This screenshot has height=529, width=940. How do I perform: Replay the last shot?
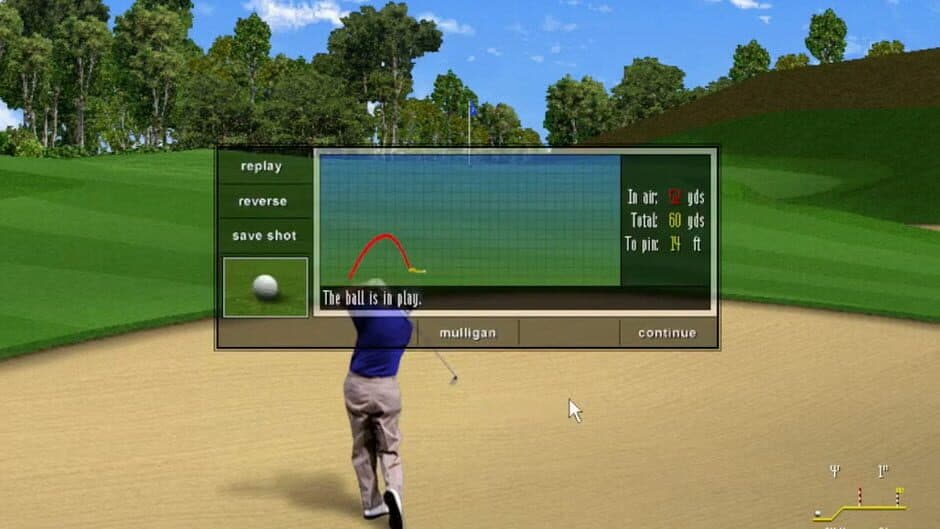coord(262,166)
